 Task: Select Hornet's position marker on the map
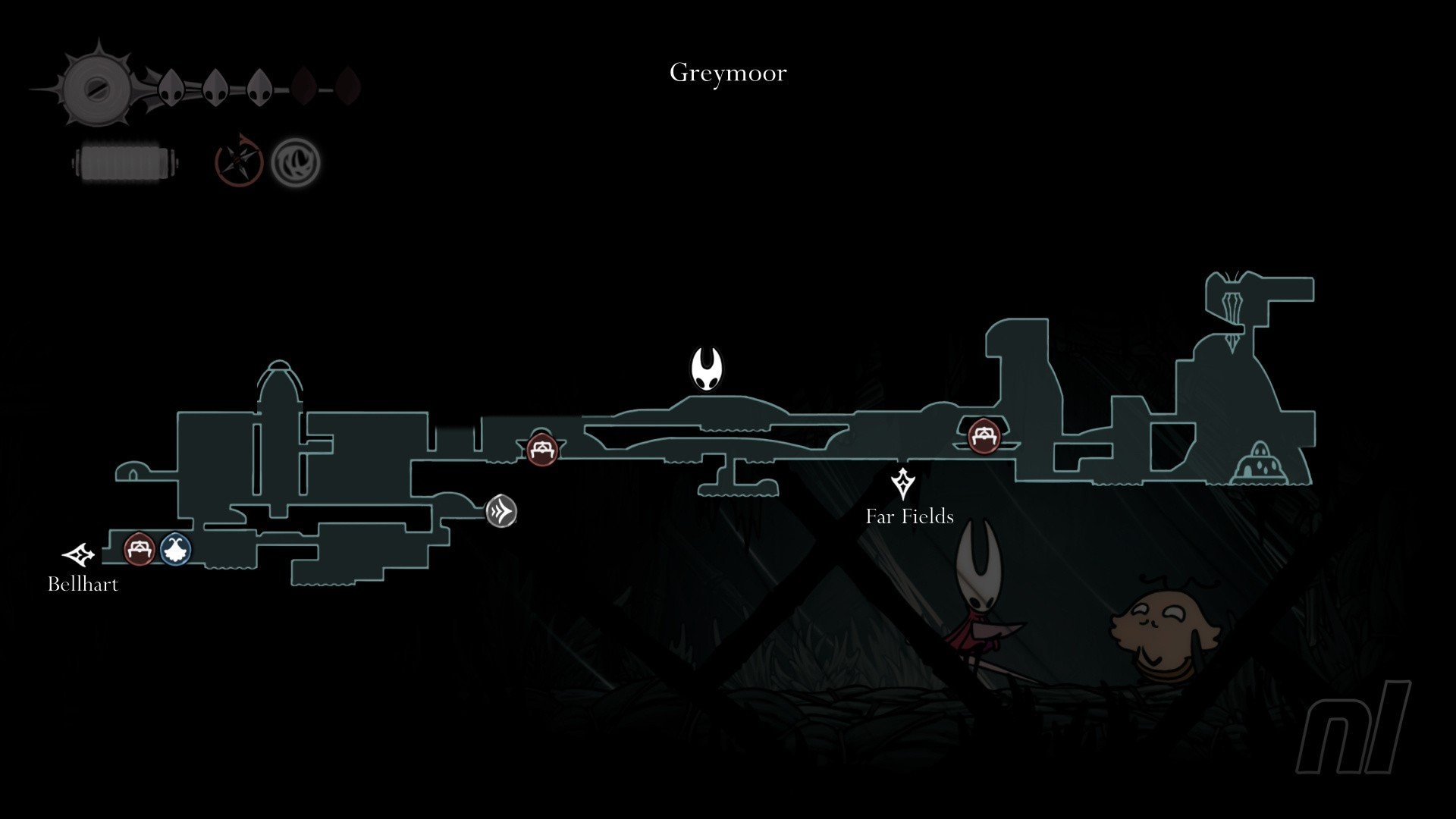707,369
